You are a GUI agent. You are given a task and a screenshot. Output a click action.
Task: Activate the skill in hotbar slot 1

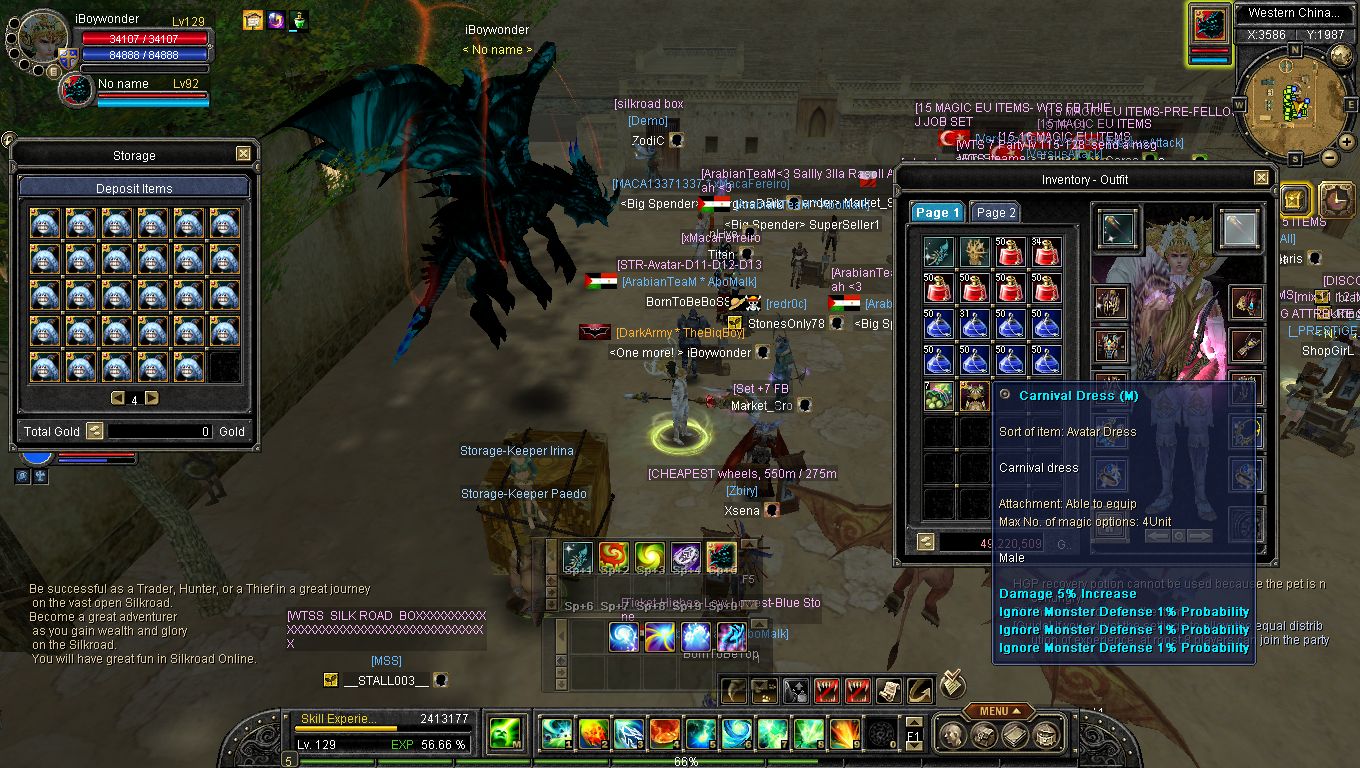click(x=555, y=734)
